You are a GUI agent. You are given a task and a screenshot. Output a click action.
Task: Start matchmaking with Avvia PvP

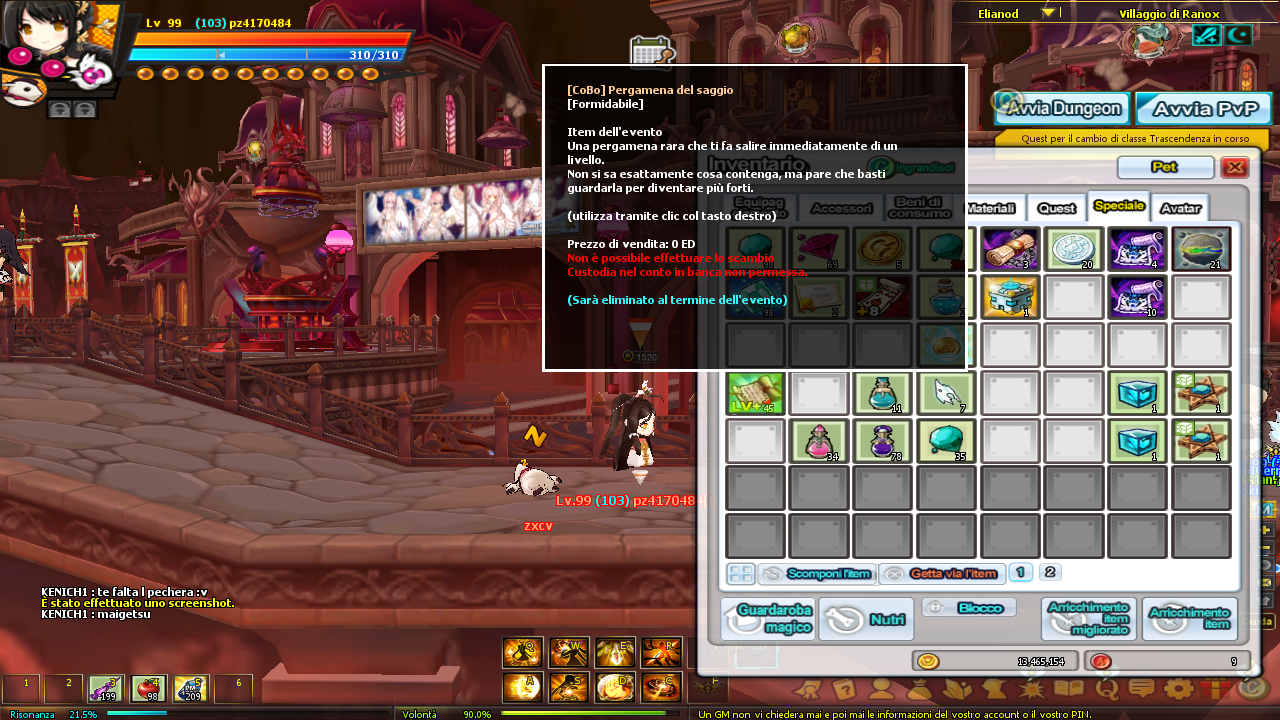pyautogui.click(x=1203, y=108)
